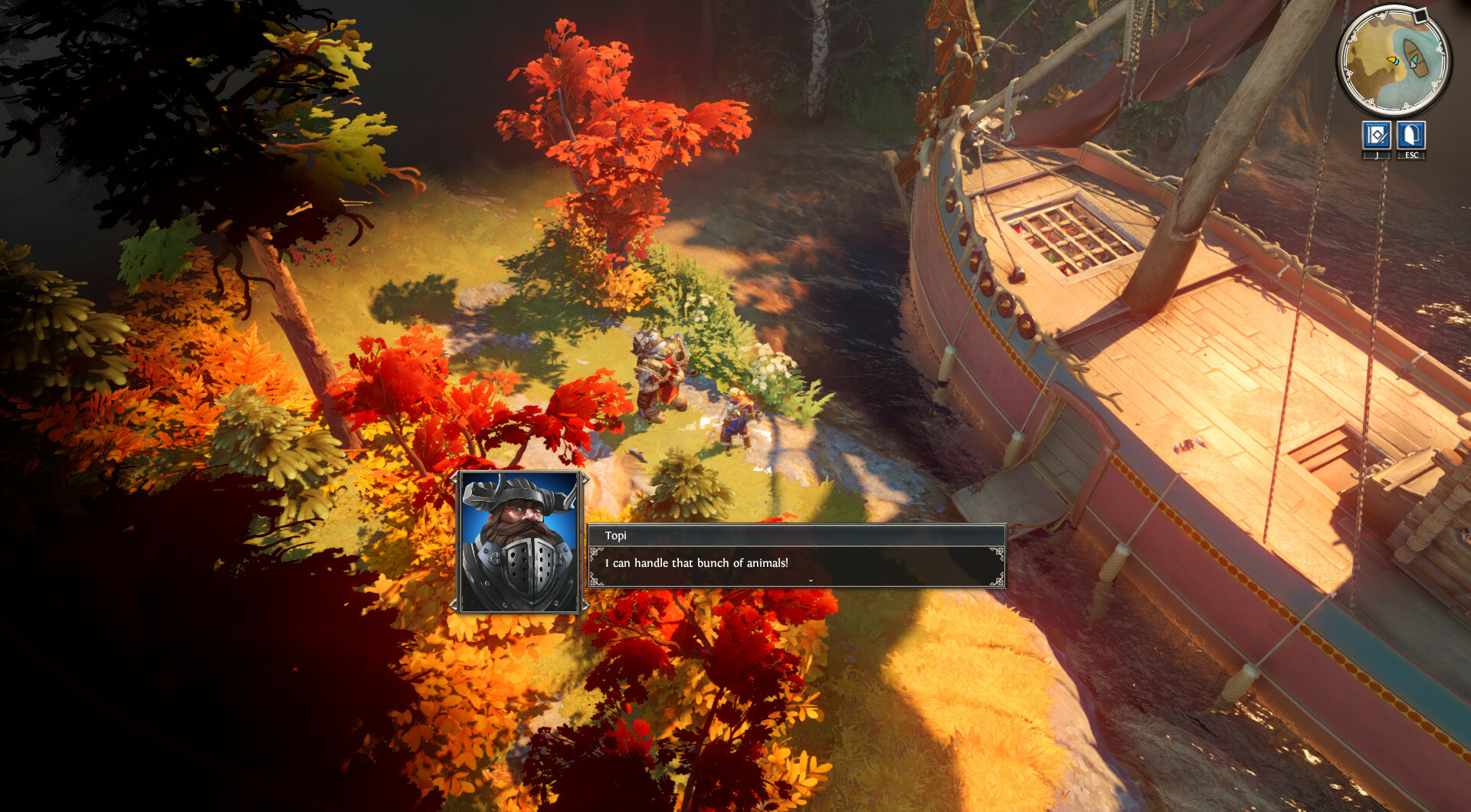Click the green companion marker on the minimap
This screenshot has height=812, width=1471.
[x=1416, y=59]
